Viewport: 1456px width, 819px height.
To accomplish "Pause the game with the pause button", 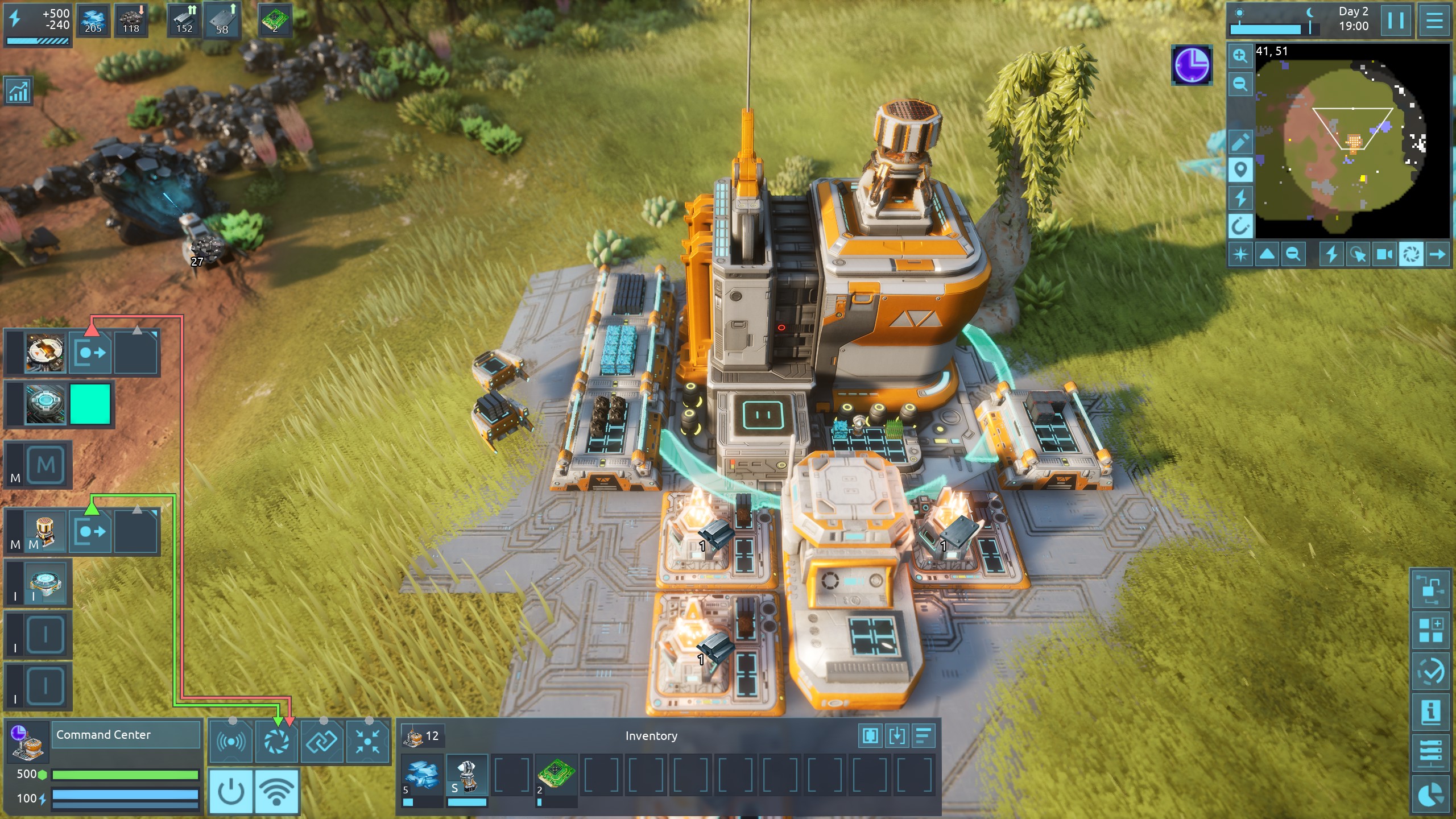I will pyautogui.click(x=1395, y=21).
